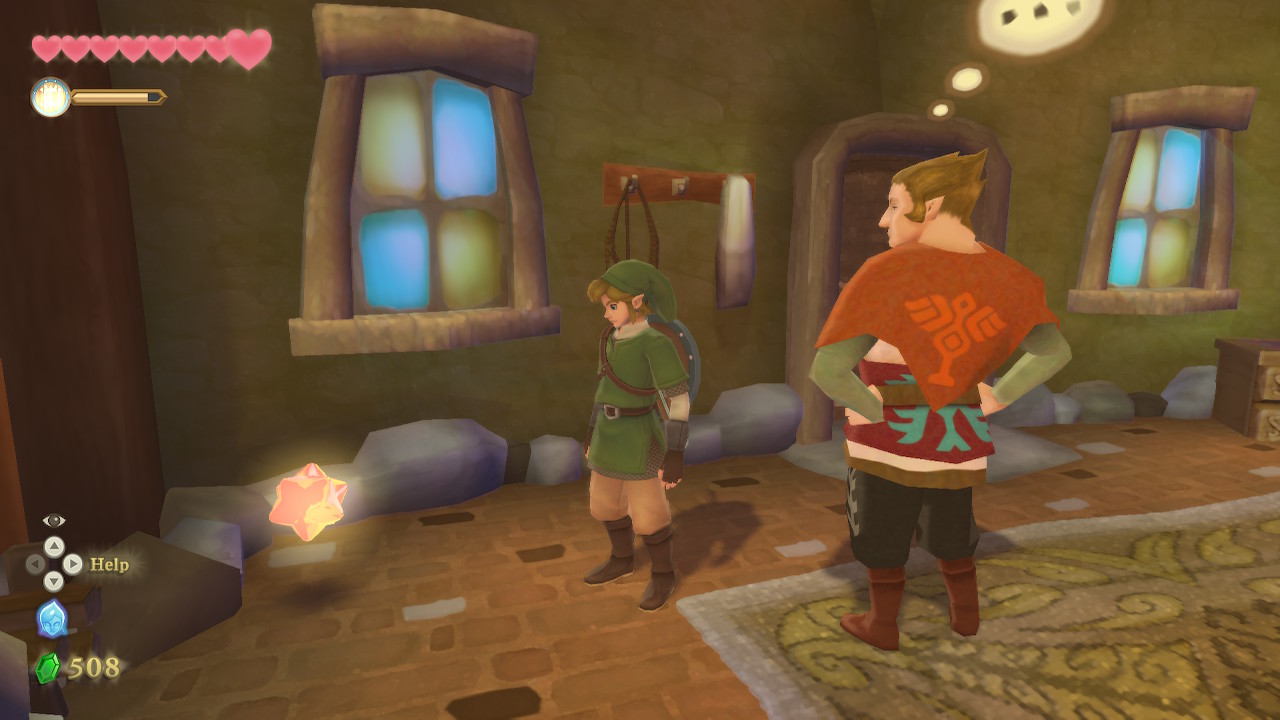Call Fi using the blue crystal icon
This screenshot has width=1280, height=720.
(x=52, y=619)
